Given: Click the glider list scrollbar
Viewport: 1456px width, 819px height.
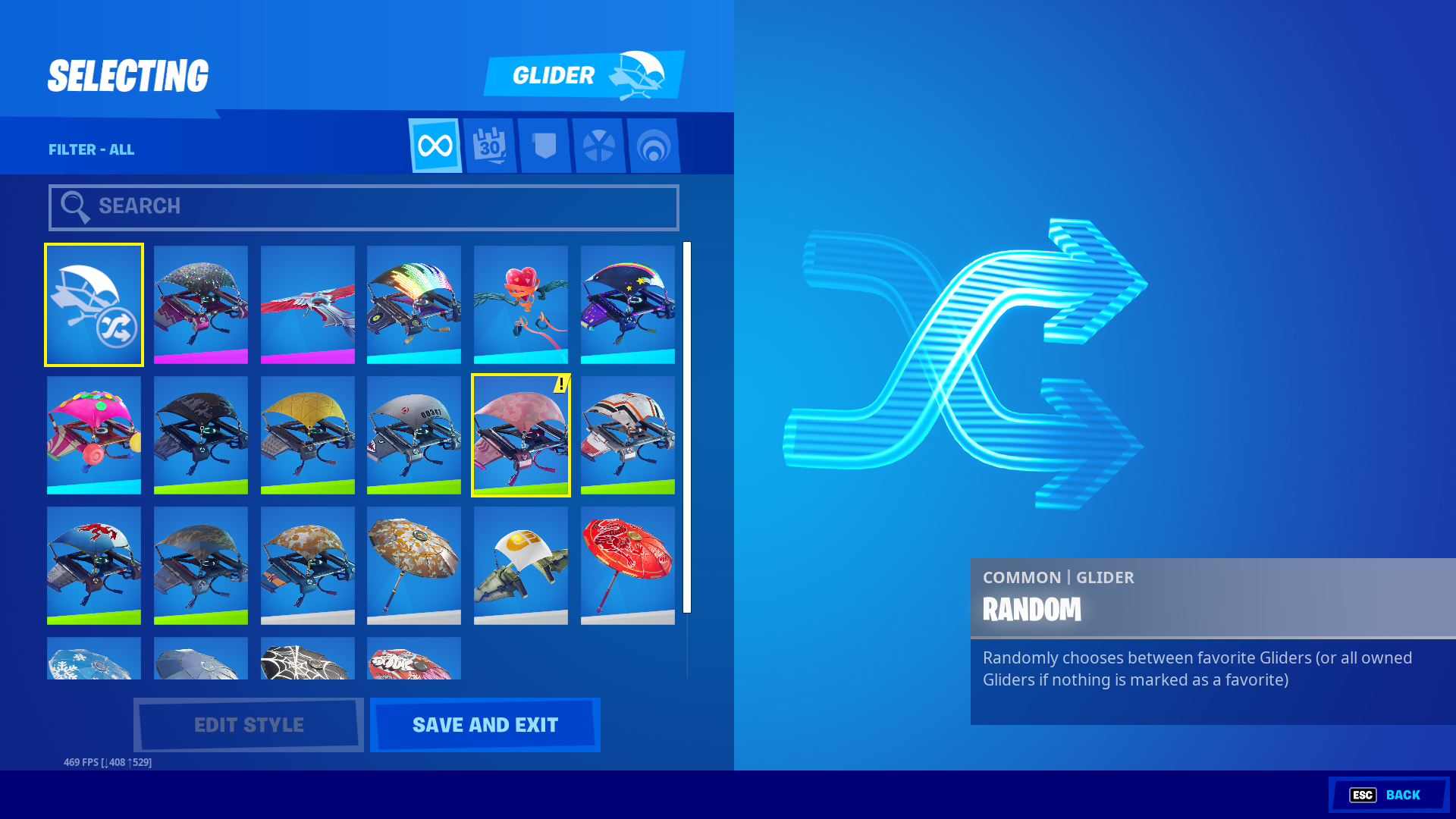Looking at the screenshot, I should 689,425.
